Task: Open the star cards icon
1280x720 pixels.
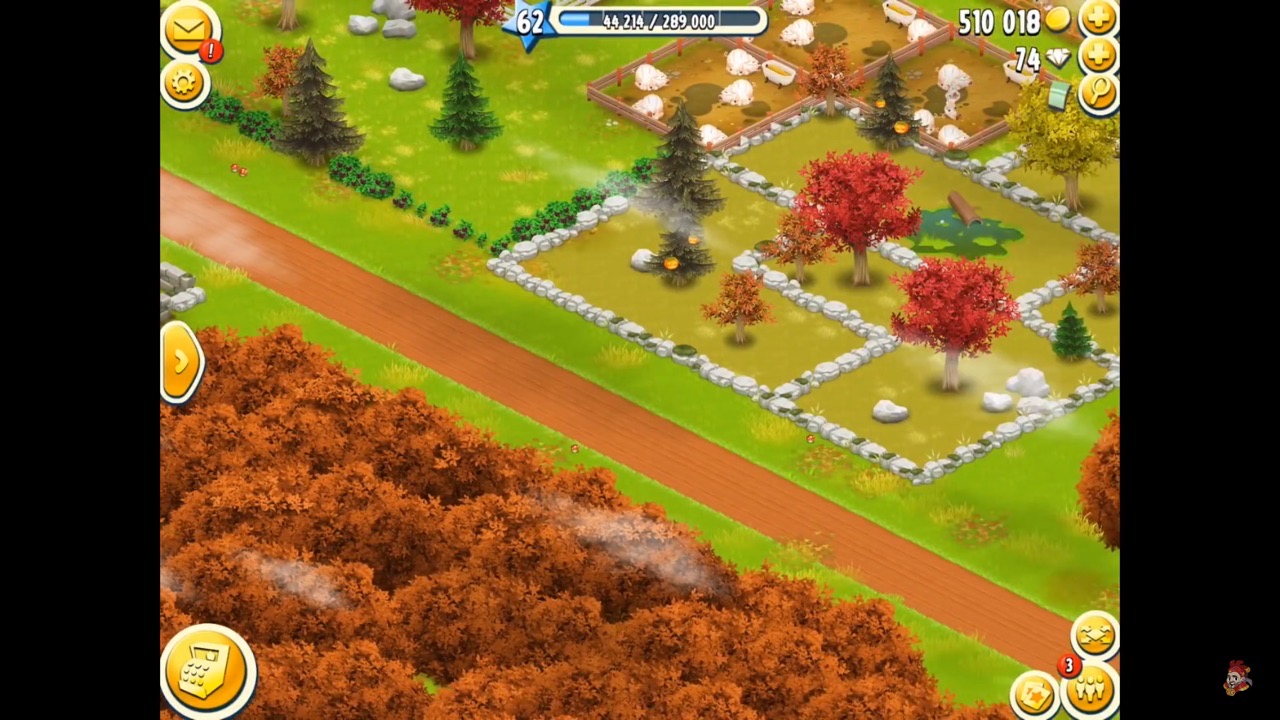Action: pos(1034,693)
